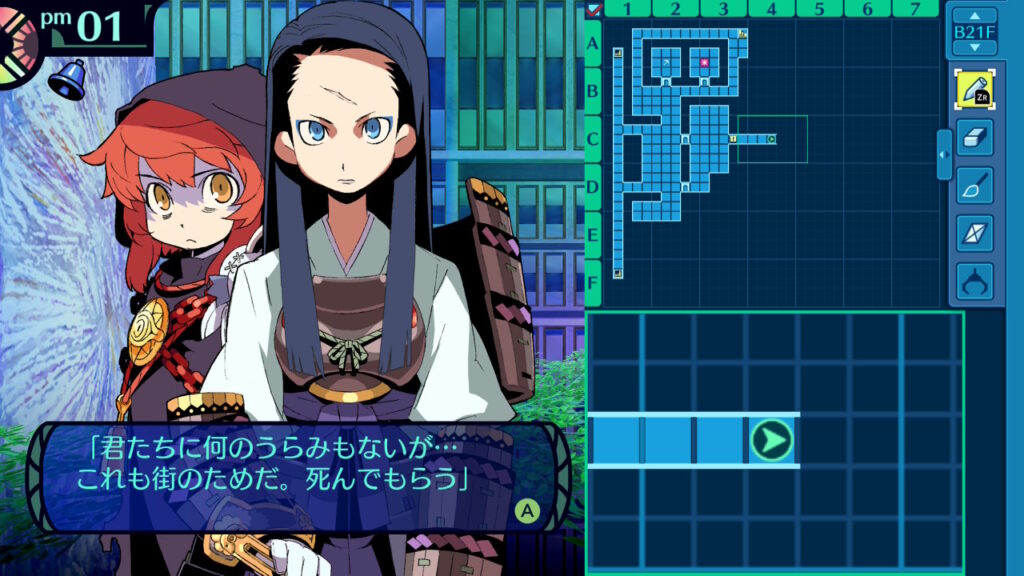The image size is (1024, 576).
Task: Click the green player arrow in zoomed map
Action: click(x=771, y=440)
